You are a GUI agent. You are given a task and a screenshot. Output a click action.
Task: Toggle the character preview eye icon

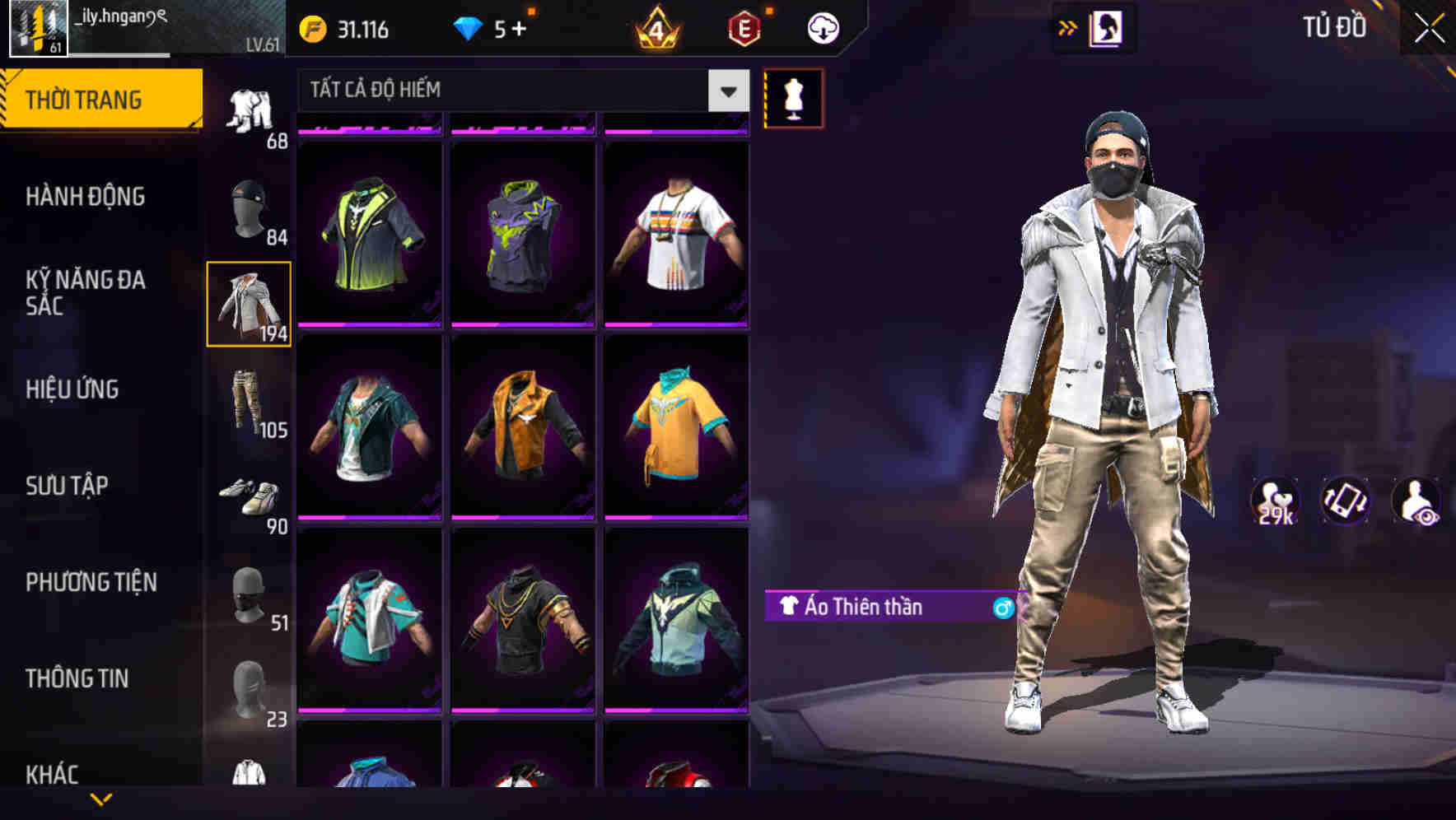[x=1414, y=501]
